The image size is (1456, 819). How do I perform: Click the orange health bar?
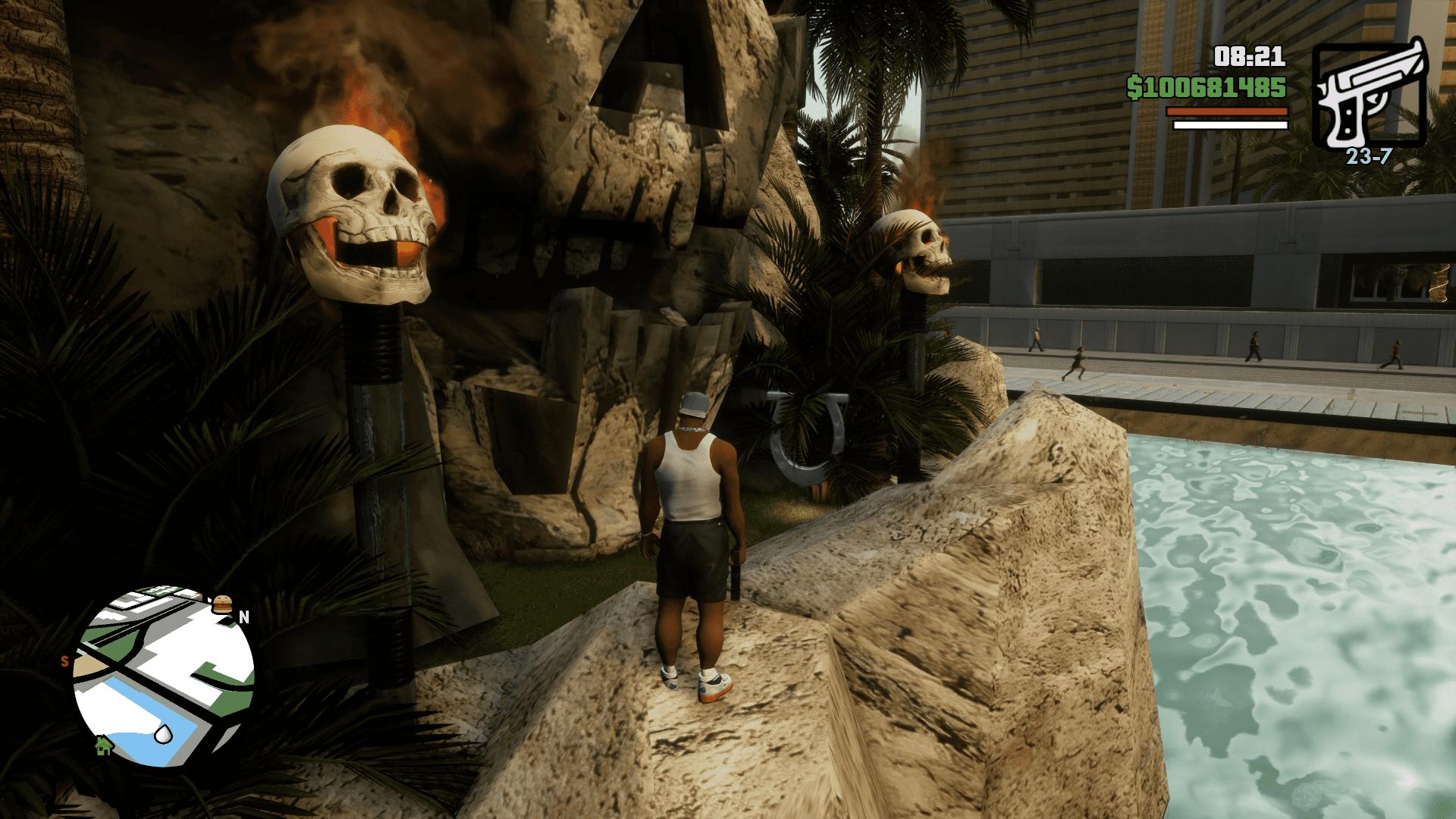click(x=1226, y=111)
